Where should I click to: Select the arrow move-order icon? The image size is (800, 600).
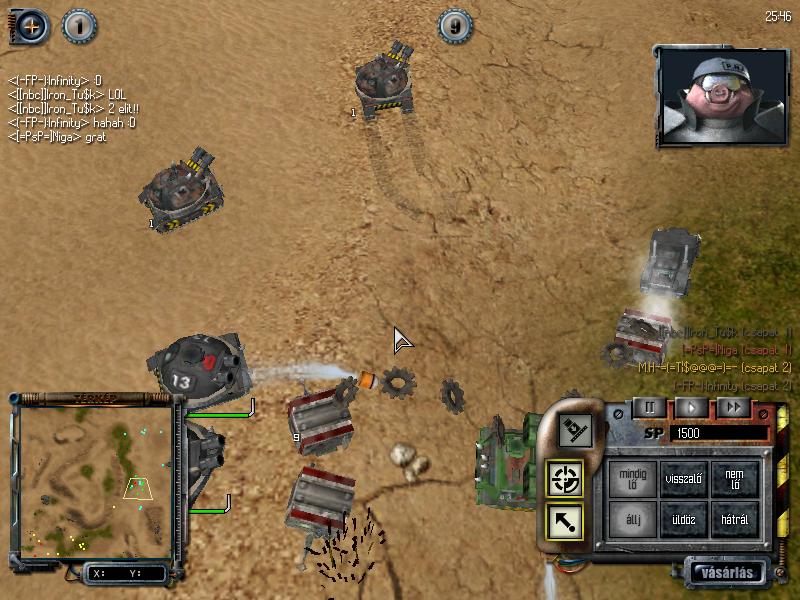(565, 520)
